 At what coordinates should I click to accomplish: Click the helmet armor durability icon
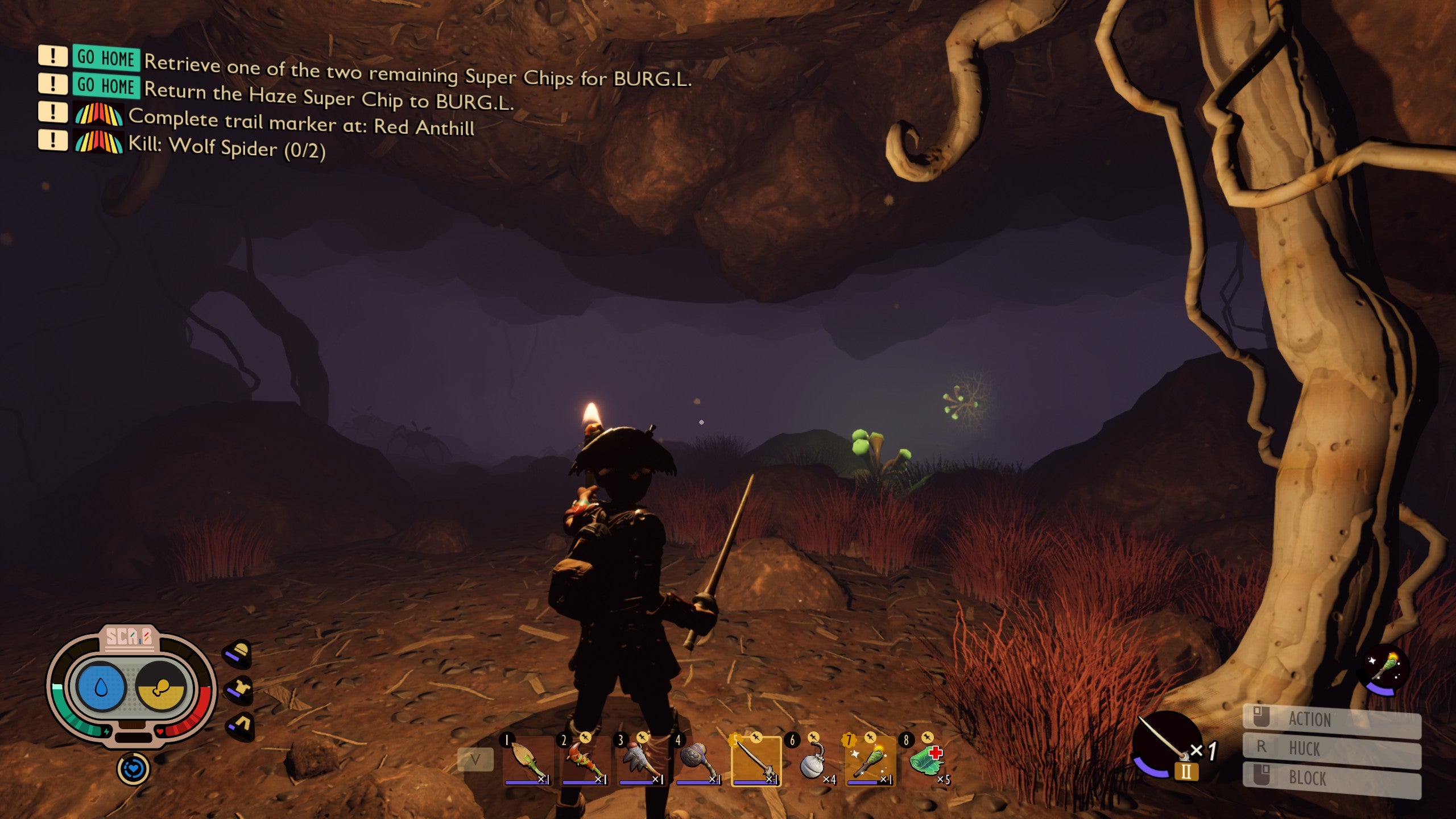click(x=238, y=652)
